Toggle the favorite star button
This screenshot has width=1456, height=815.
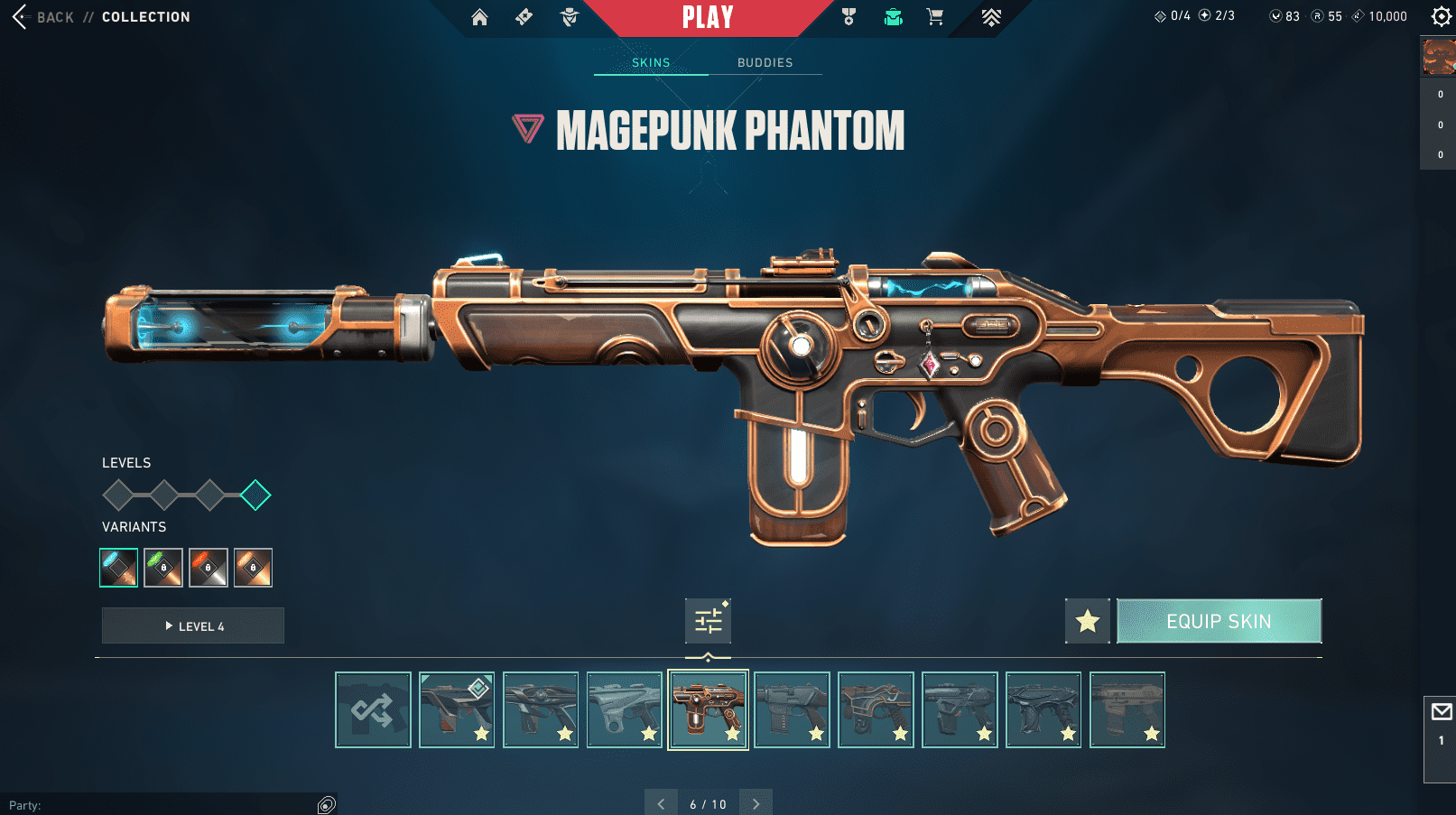click(1088, 621)
